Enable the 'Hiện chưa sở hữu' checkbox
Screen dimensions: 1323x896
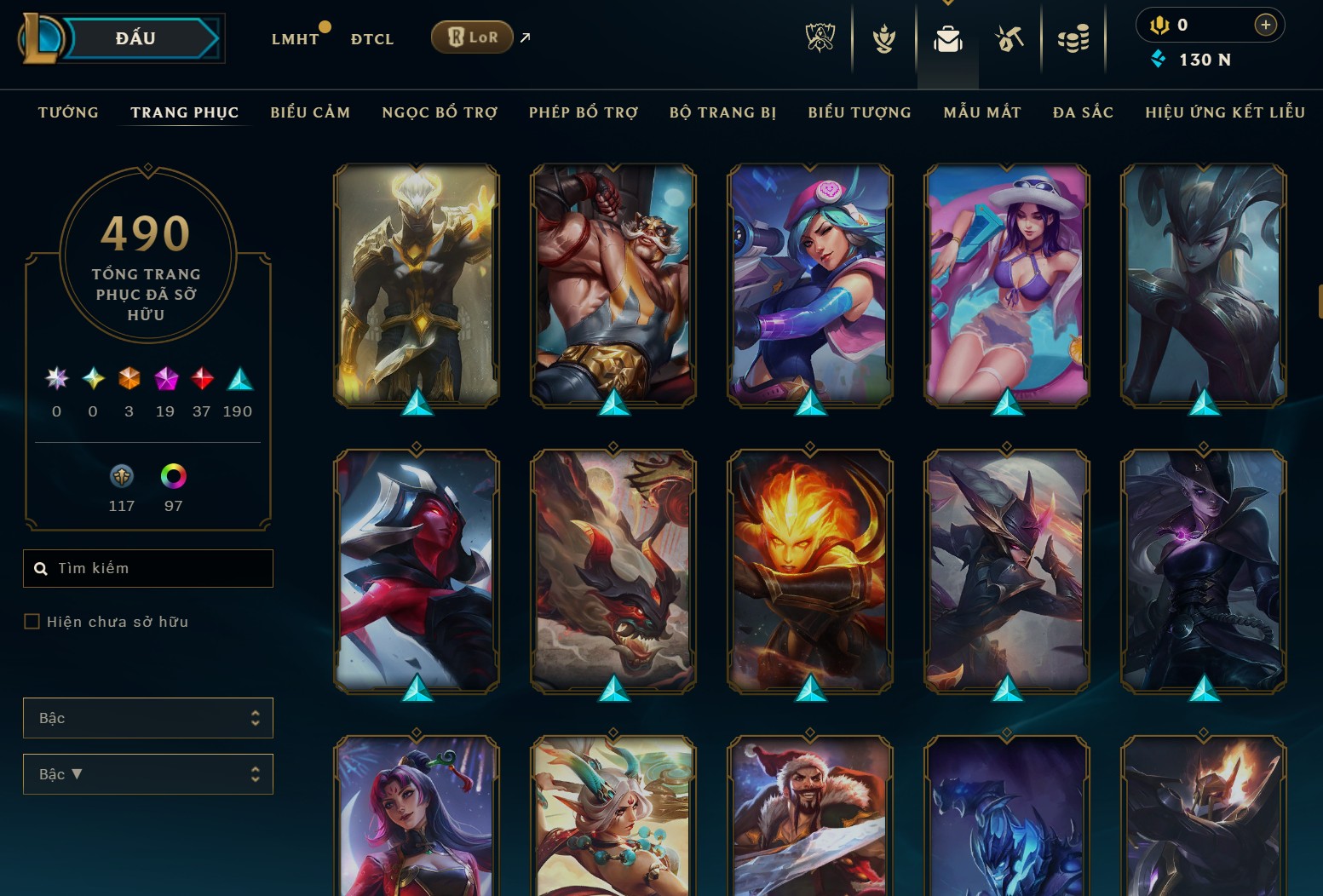[x=32, y=622]
